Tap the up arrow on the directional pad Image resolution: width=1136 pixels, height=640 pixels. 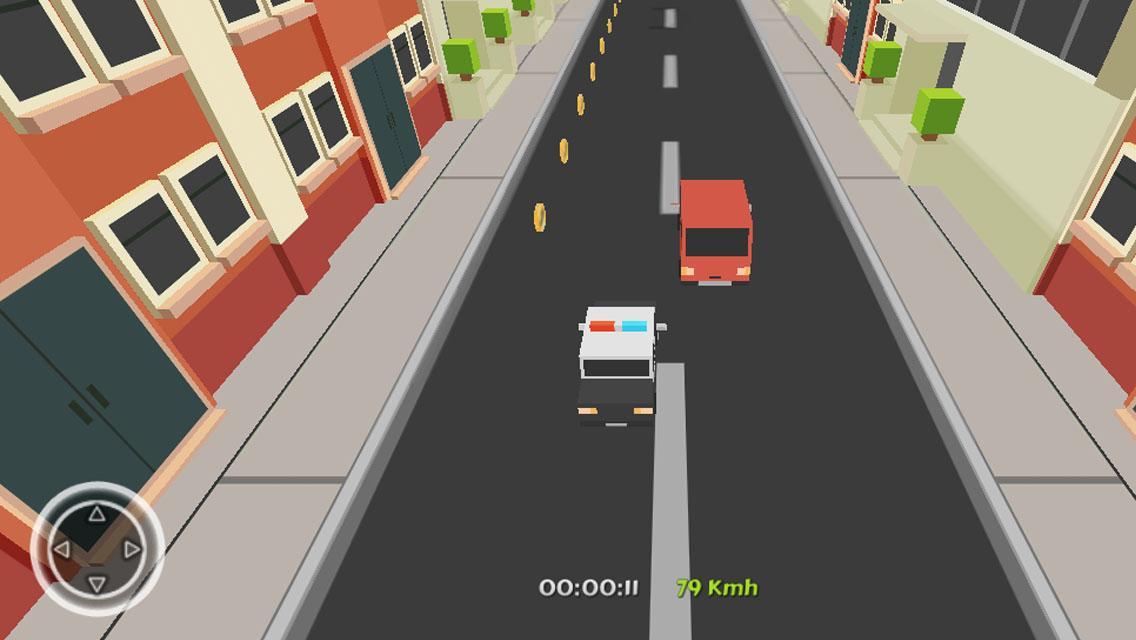click(x=96, y=515)
